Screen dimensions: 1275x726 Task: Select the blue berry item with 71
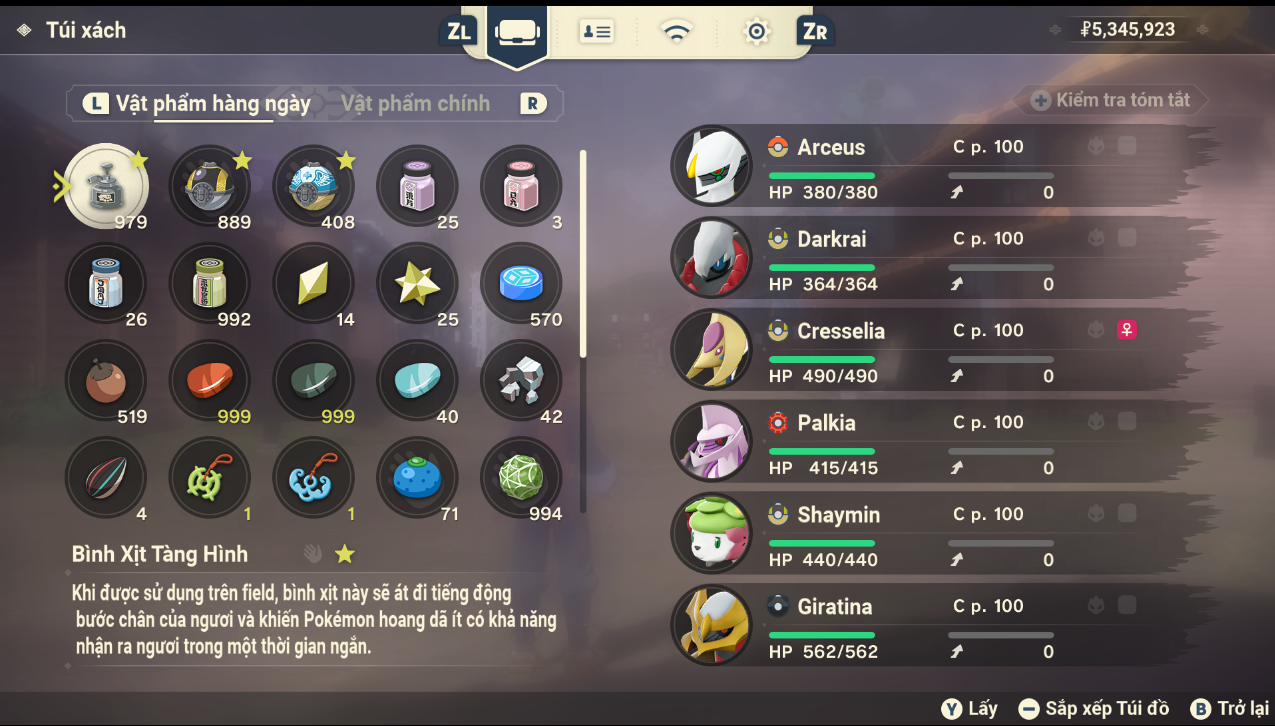(417, 478)
